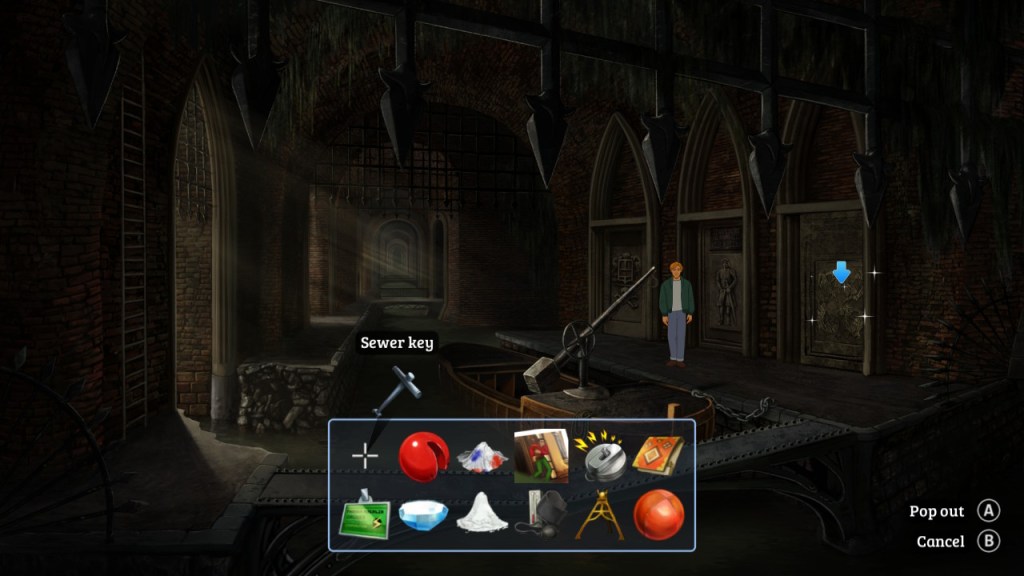1024x576 pixels.
Task: Click the blue arrow exit marker
Action: click(x=841, y=271)
